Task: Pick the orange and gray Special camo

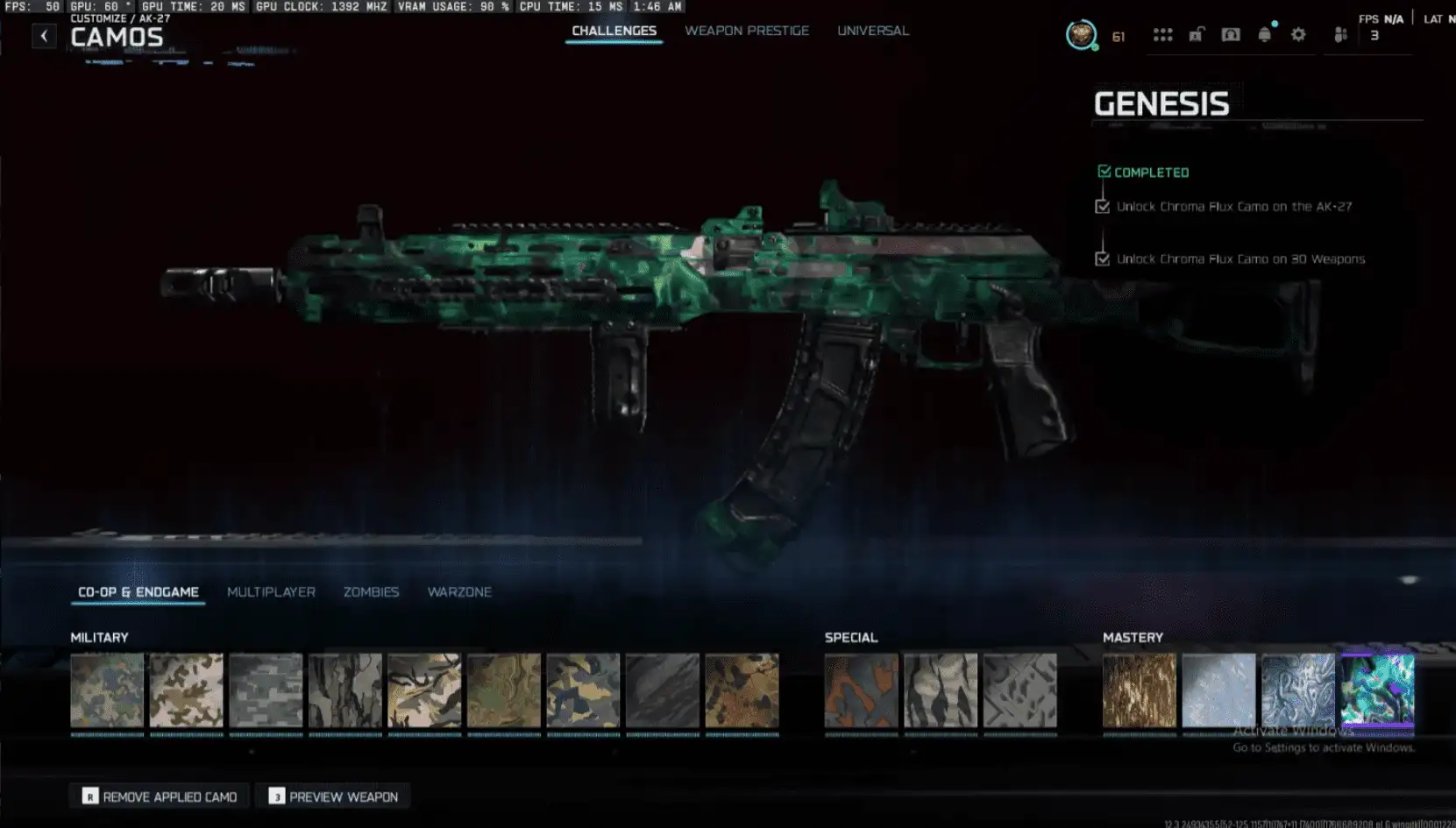Action: tap(861, 690)
